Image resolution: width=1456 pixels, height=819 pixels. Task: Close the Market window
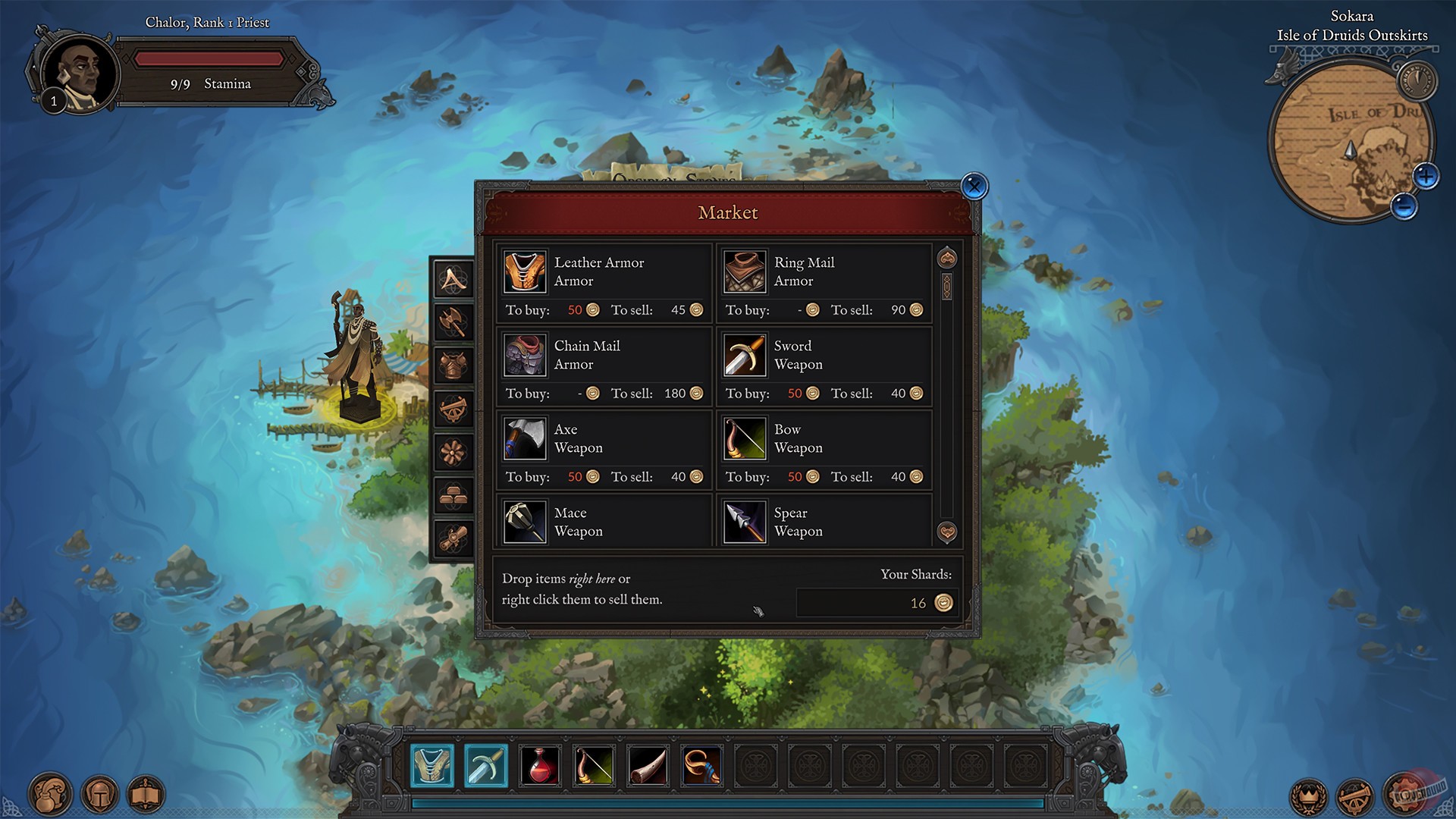click(x=974, y=186)
